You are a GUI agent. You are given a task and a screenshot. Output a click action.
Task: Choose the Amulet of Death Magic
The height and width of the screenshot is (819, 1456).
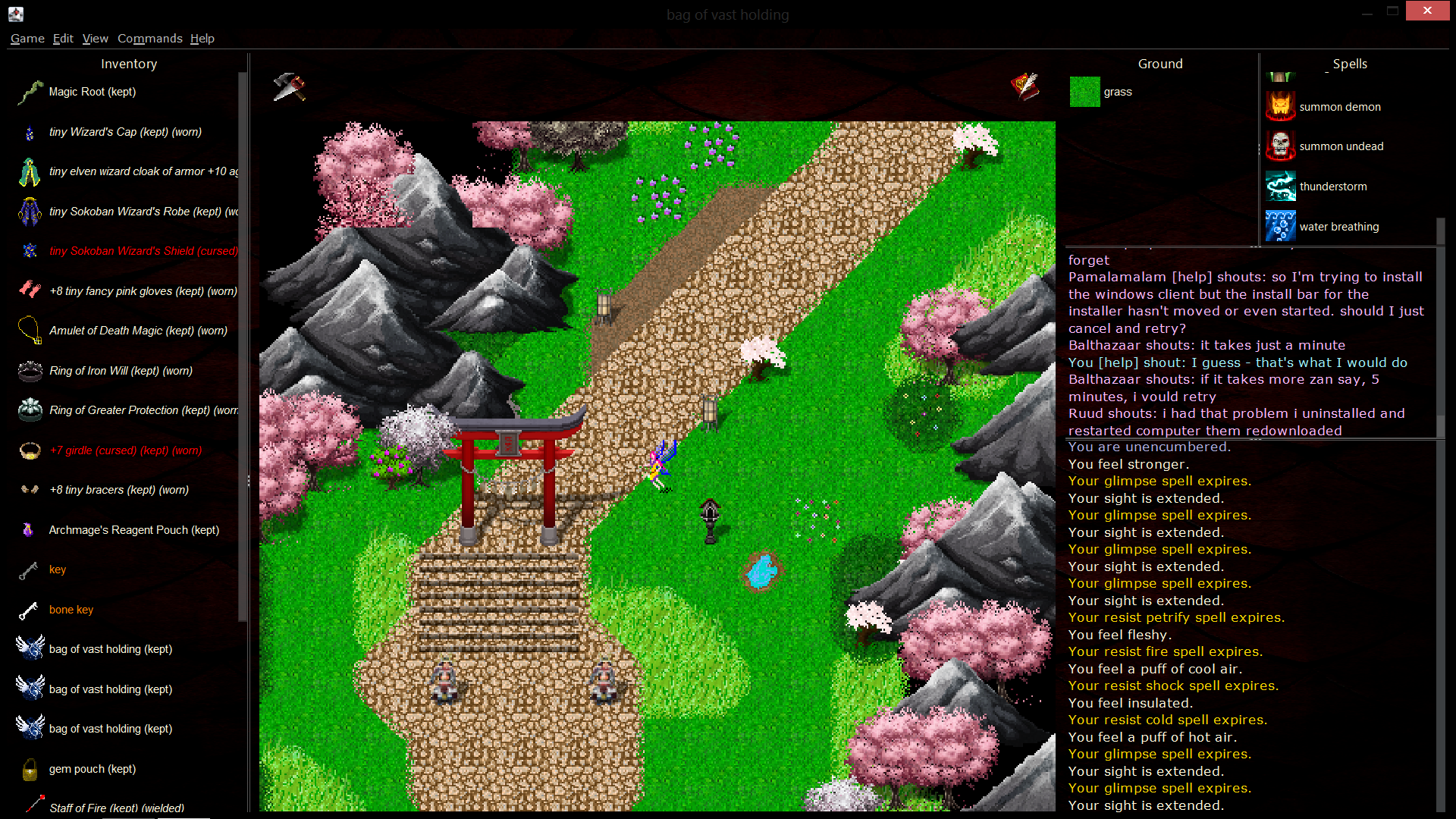click(x=137, y=331)
